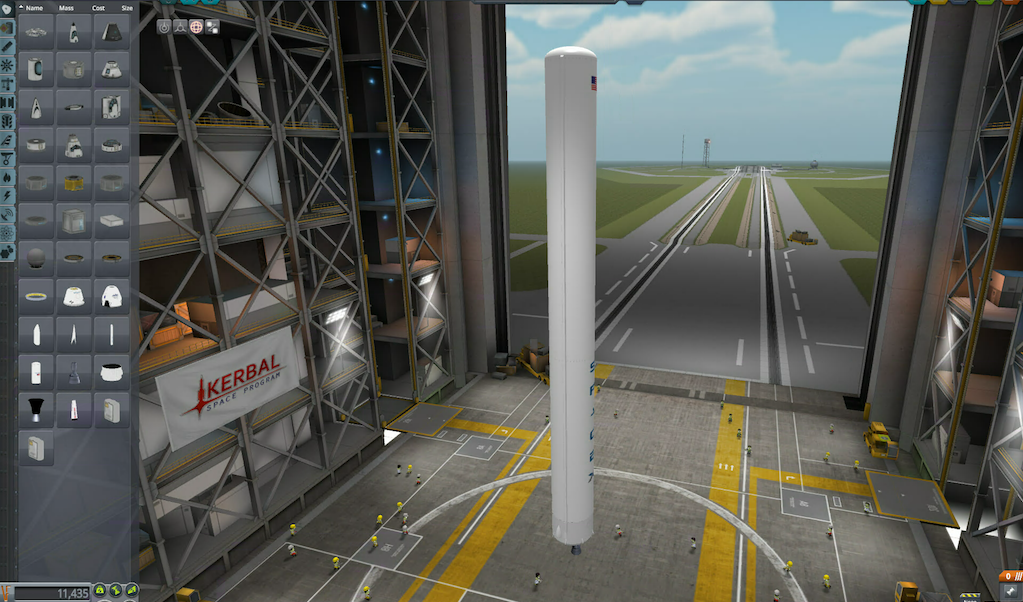Select the large black-rimmed white bowl part
Screen dimensions: 1023x602
pyautogui.click(x=111, y=372)
